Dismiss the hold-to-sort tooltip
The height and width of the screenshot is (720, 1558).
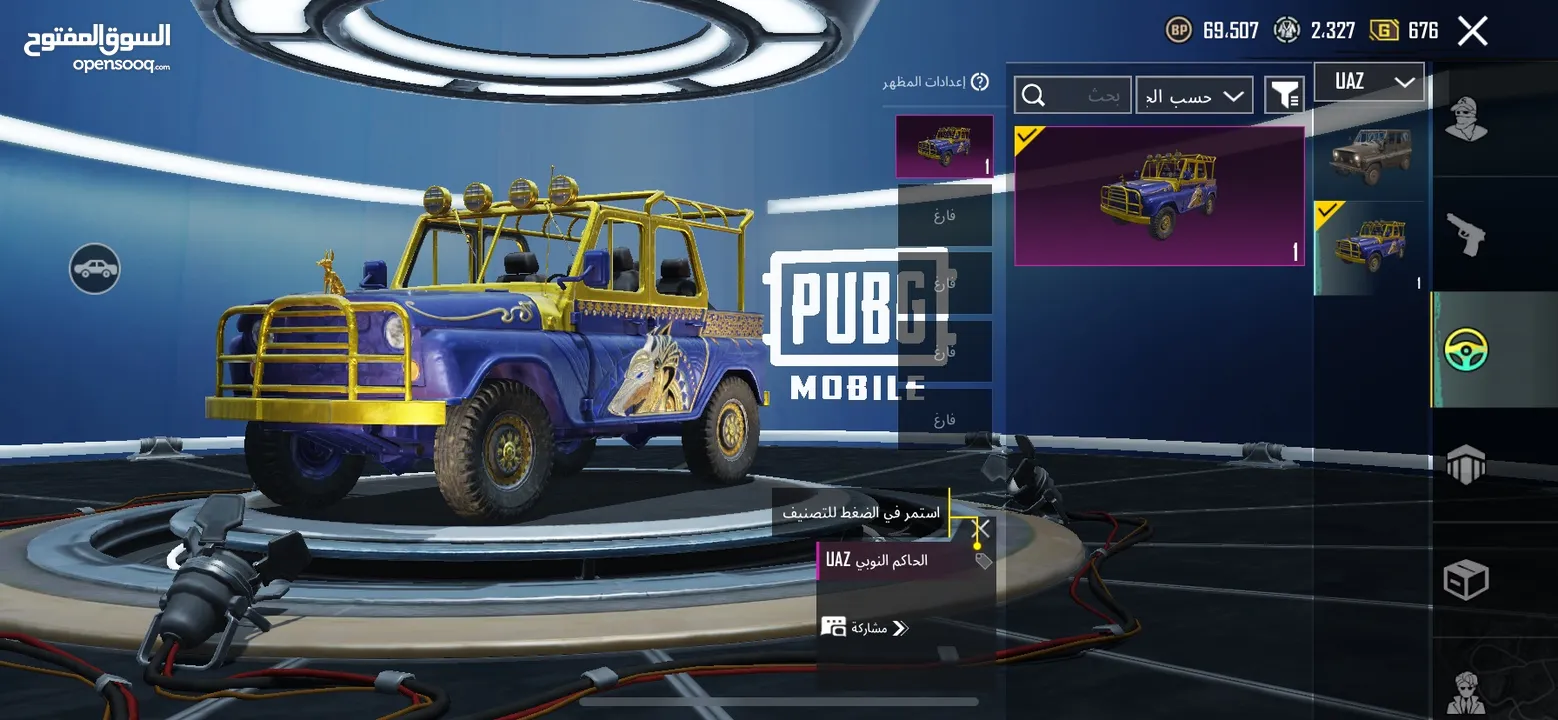coord(983,528)
